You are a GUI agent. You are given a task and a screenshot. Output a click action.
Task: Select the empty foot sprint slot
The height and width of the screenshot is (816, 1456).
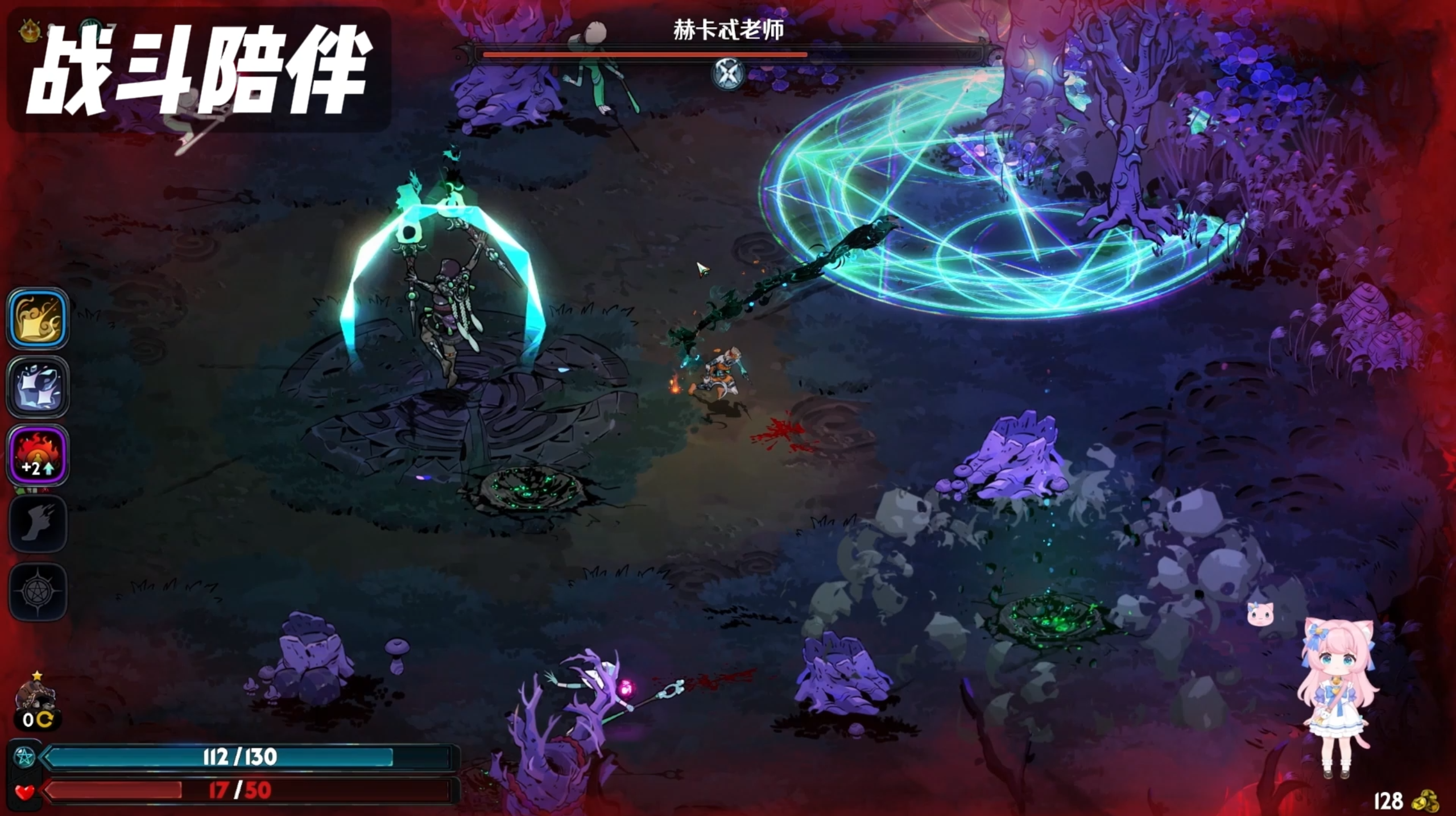pyautogui.click(x=38, y=524)
